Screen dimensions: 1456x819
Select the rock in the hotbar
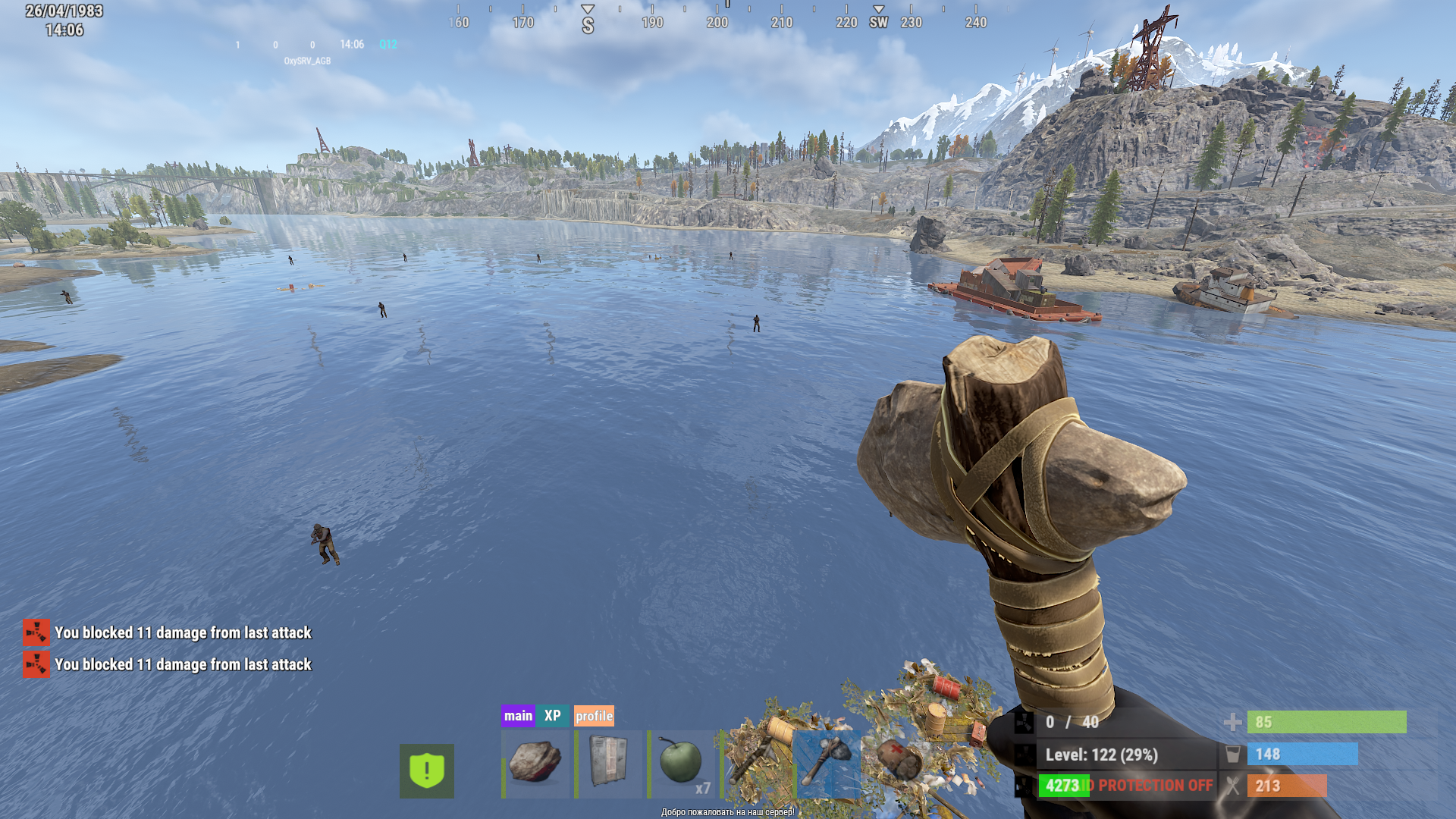[x=535, y=764]
